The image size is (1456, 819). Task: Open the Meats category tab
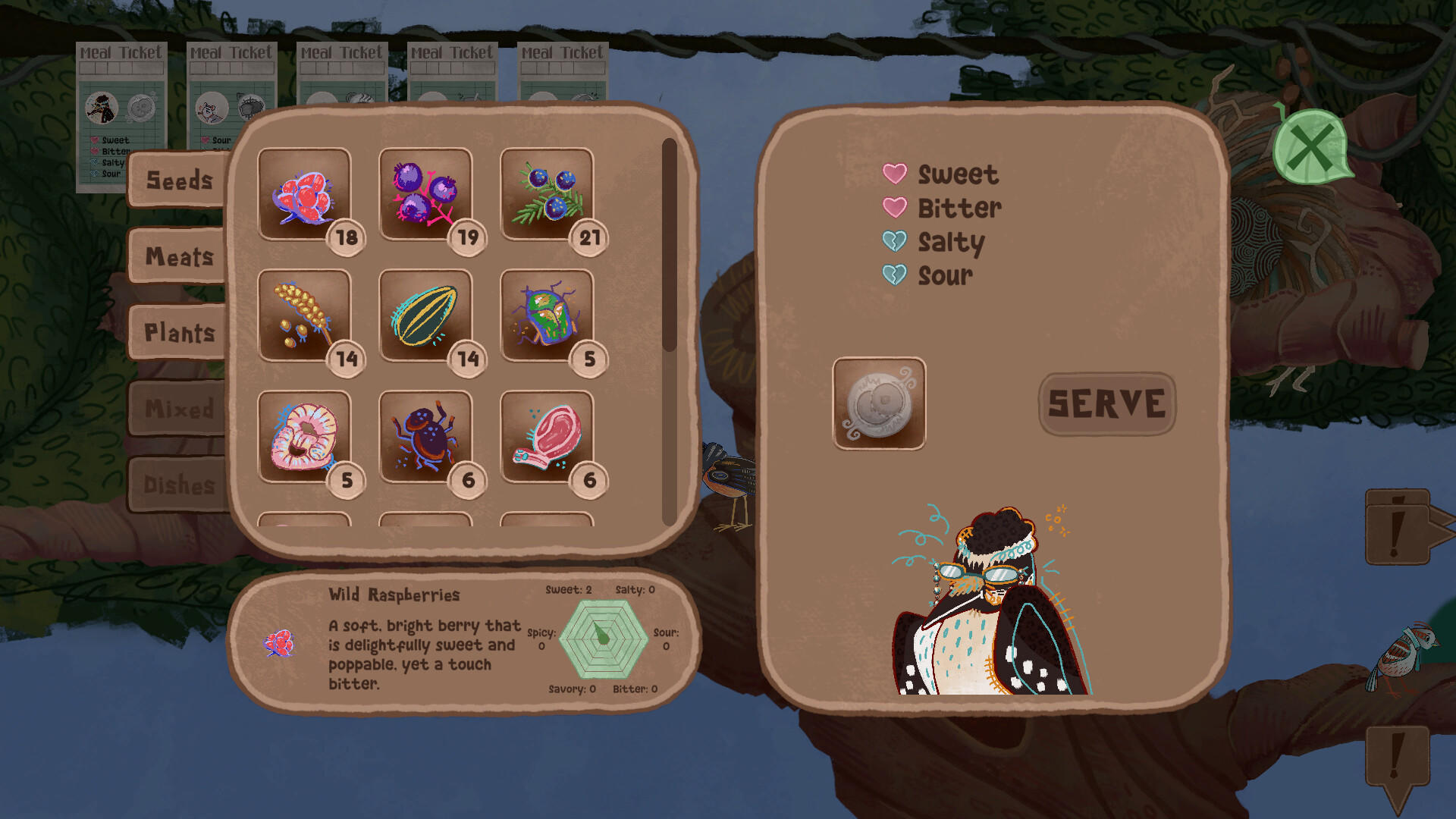click(x=179, y=256)
